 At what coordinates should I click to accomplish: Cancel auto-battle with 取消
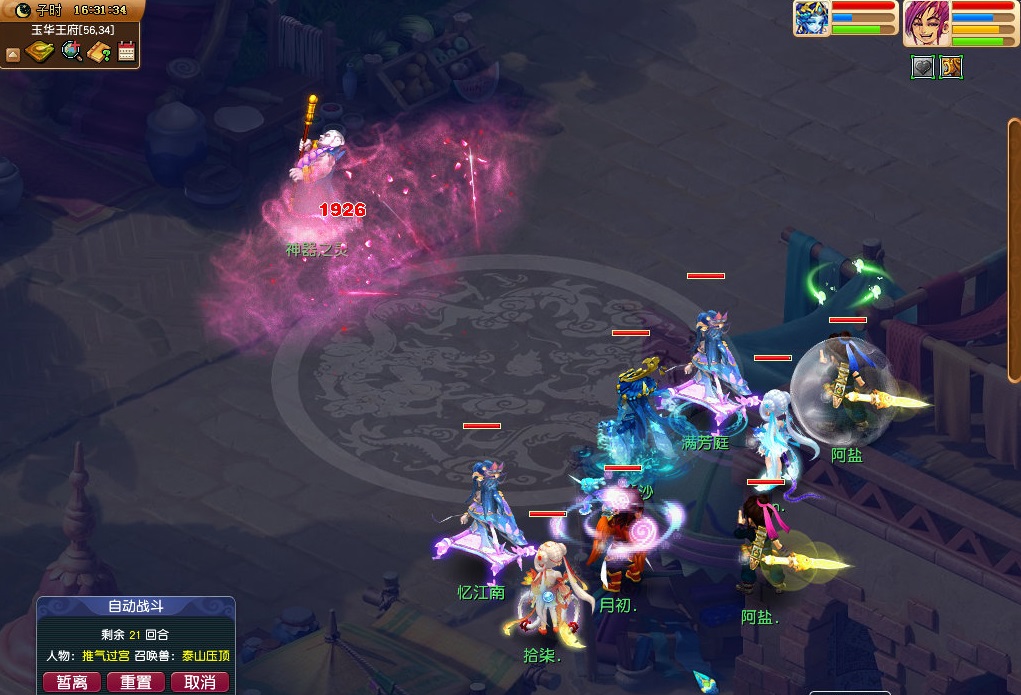click(x=200, y=682)
